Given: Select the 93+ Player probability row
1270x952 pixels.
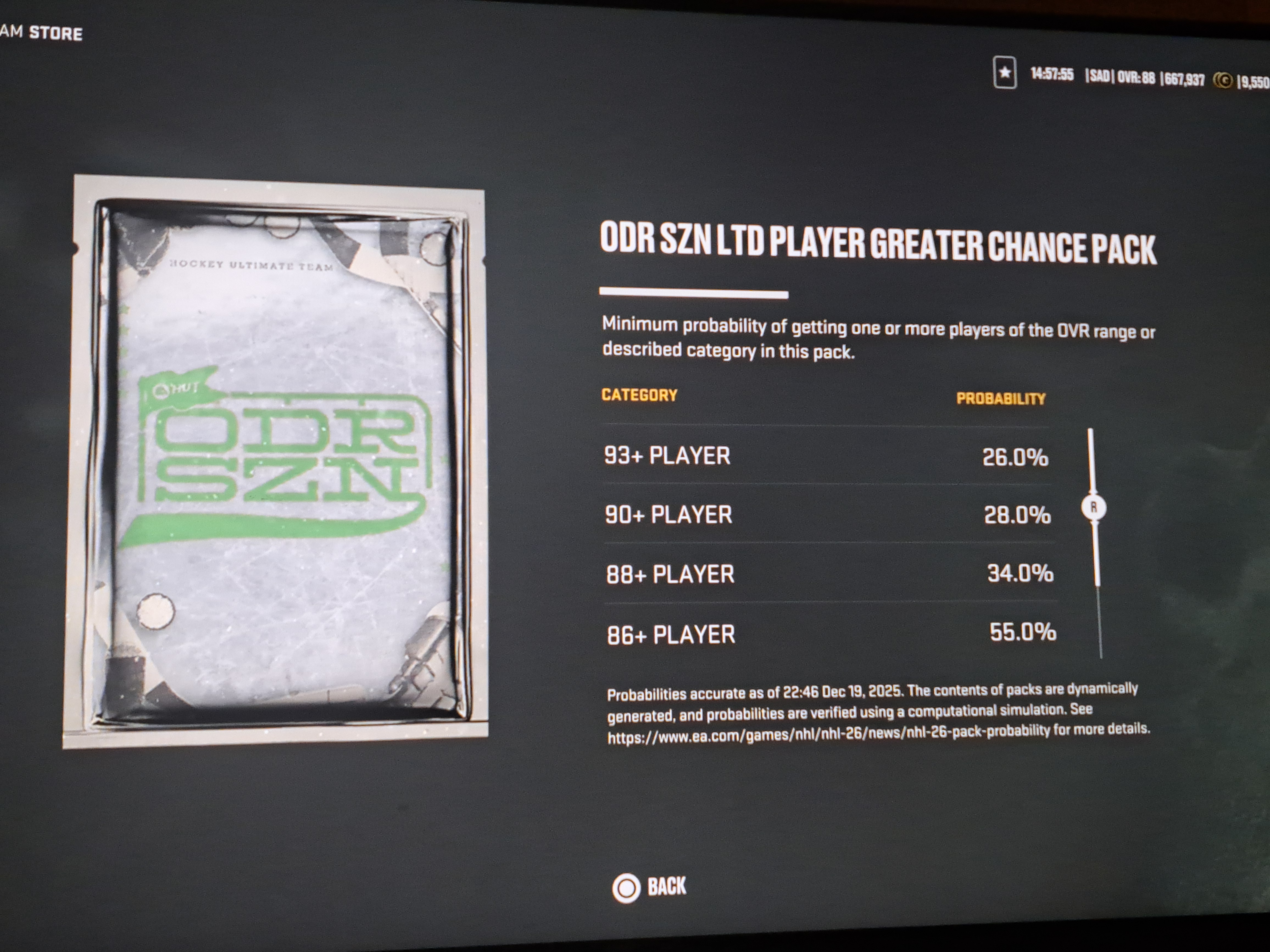Looking at the screenshot, I should point(826,456).
